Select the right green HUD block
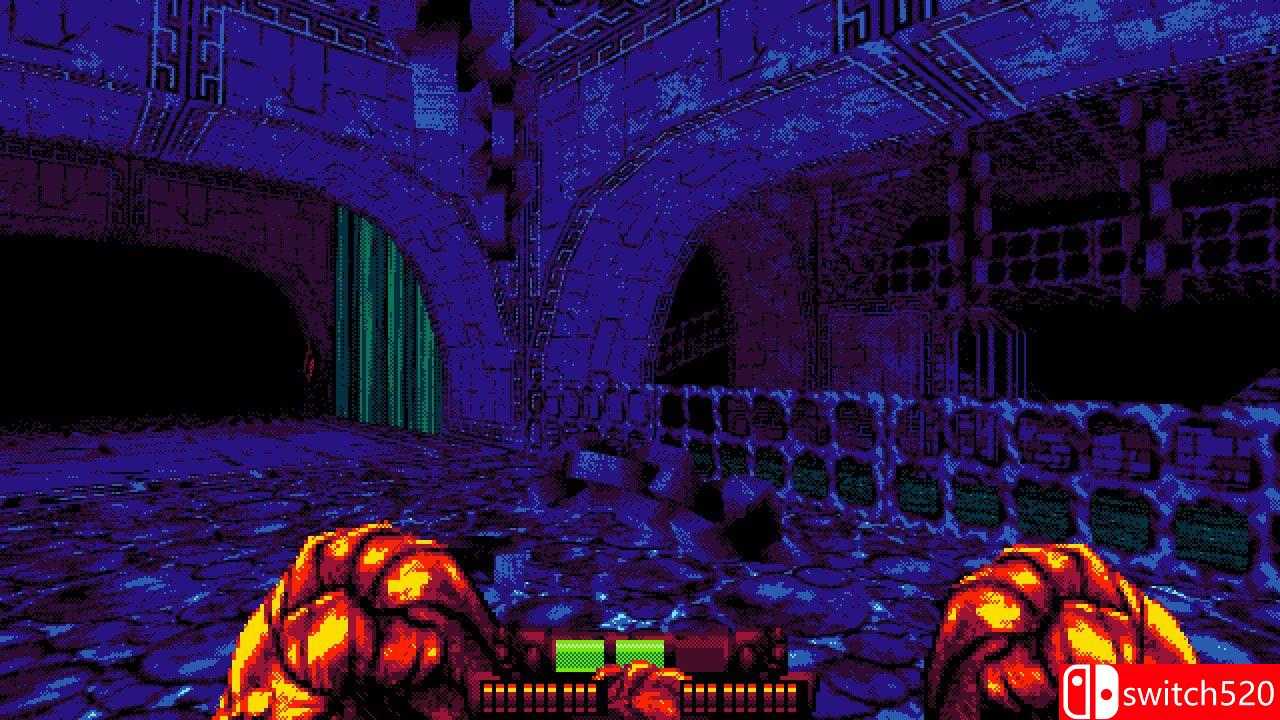This screenshot has width=1280, height=720. [x=640, y=655]
